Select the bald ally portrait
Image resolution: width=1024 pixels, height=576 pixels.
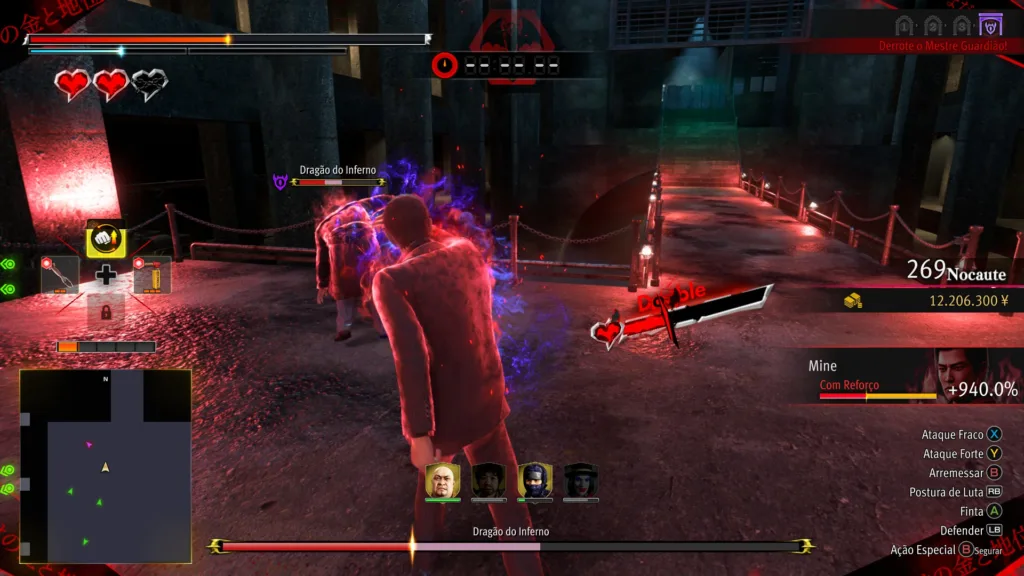[442, 481]
